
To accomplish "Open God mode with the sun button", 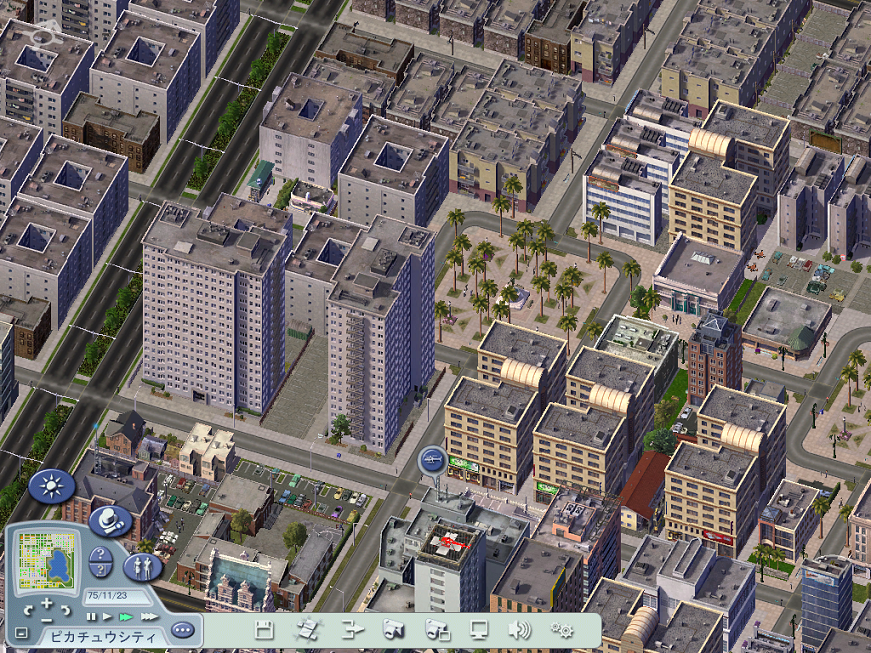I will coord(51,487).
